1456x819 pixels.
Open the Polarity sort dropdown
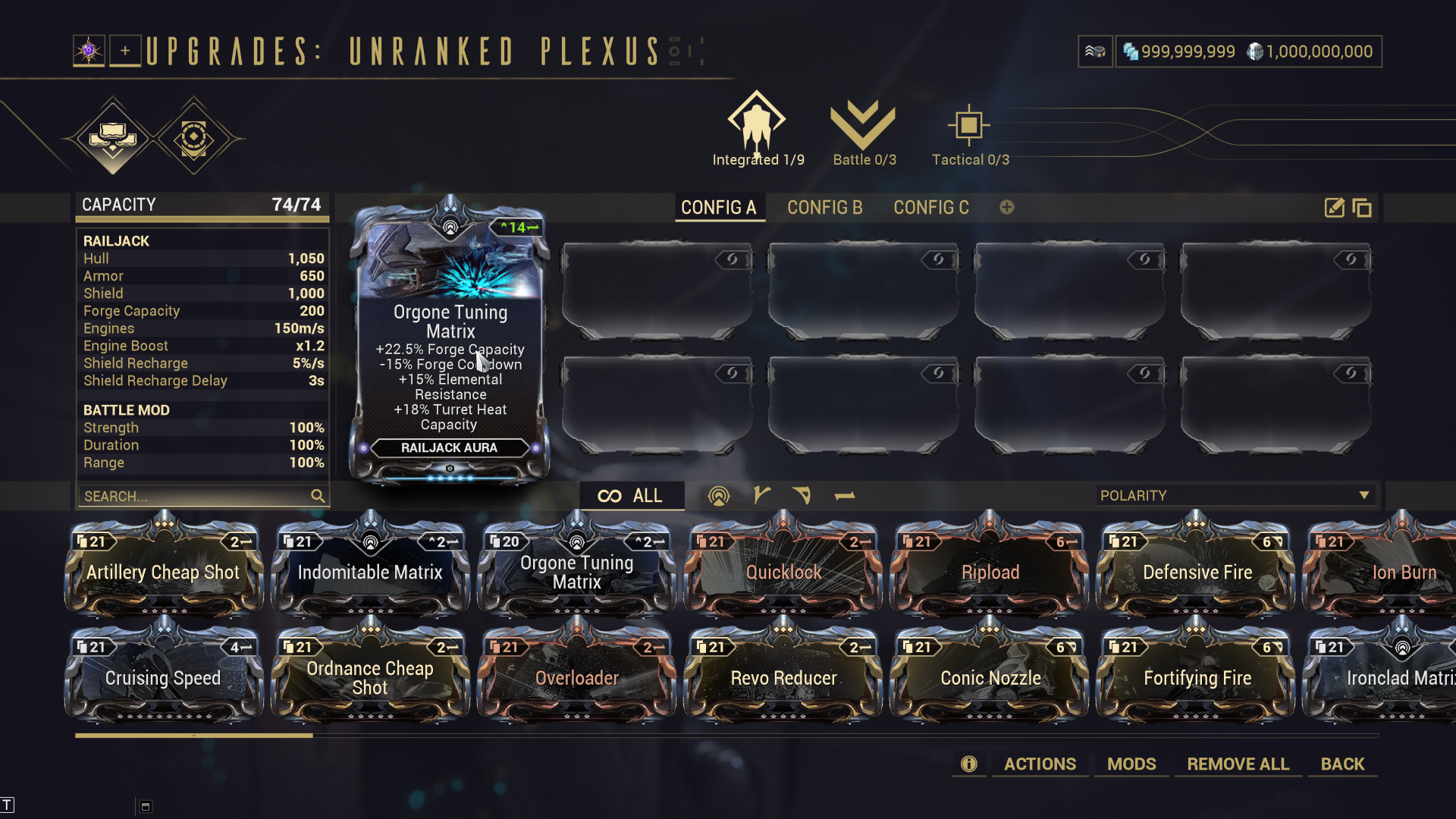coord(1235,495)
